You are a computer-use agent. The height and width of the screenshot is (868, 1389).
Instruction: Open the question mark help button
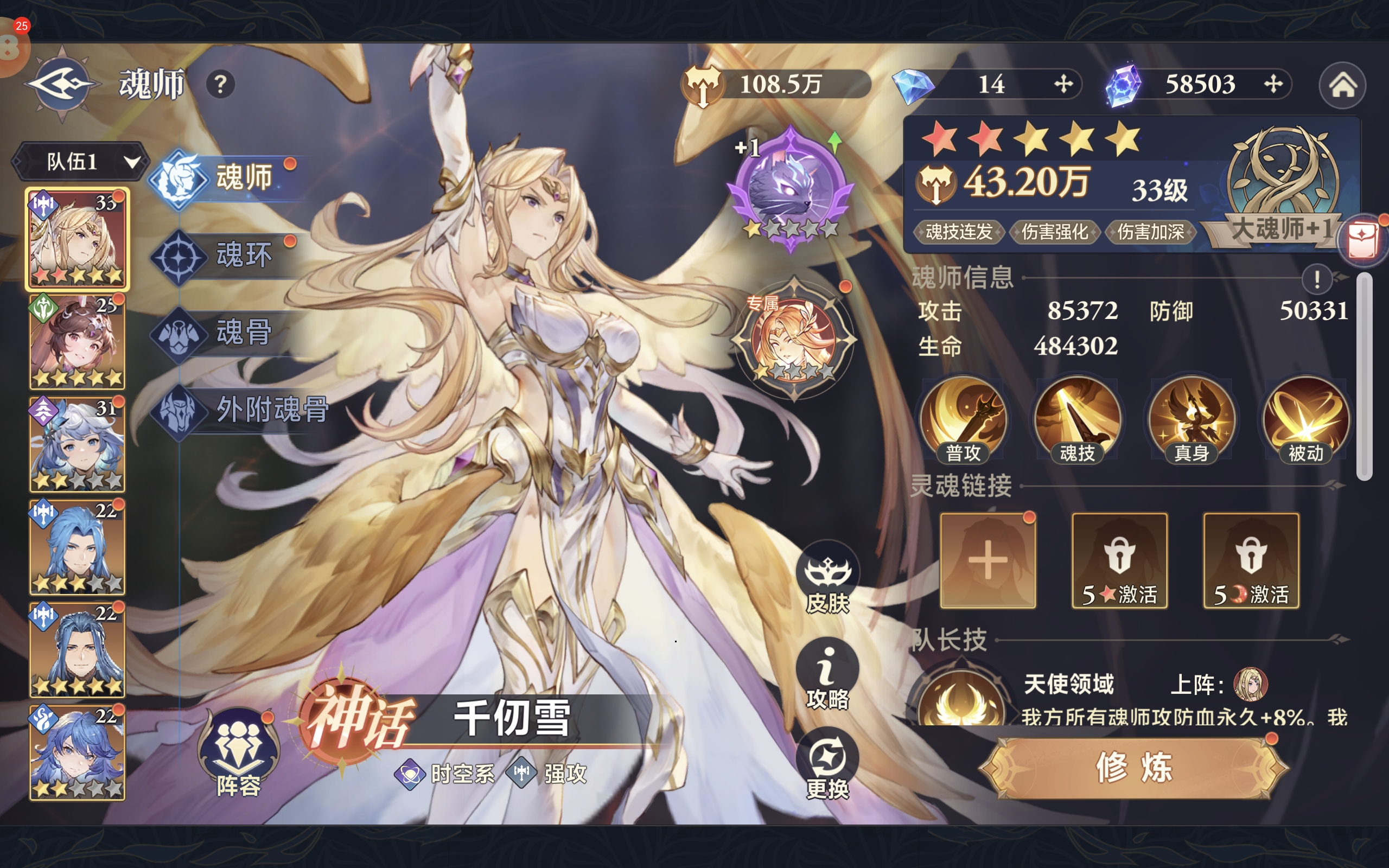tap(220, 85)
